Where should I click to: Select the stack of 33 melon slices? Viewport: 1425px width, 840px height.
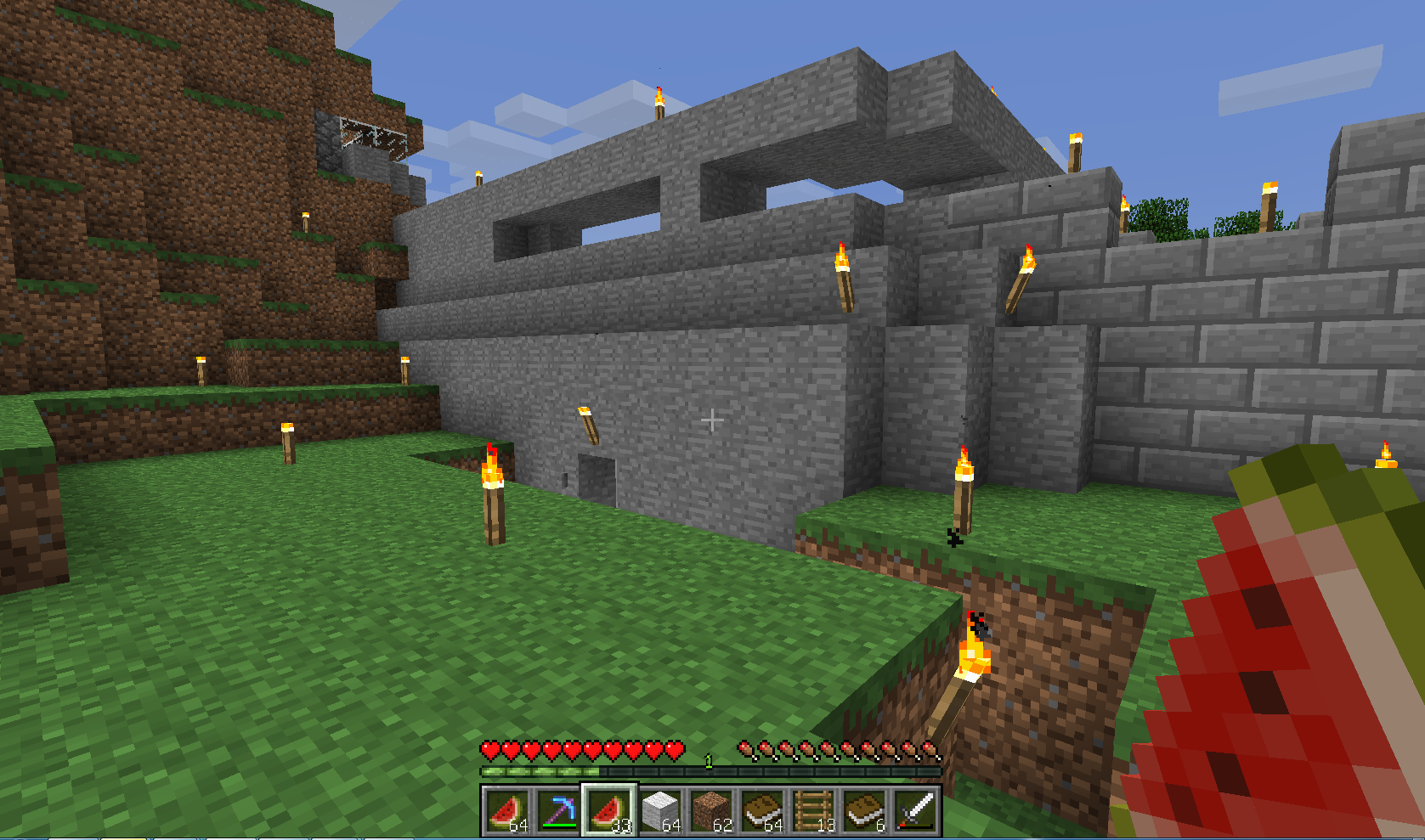click(609, 810)
